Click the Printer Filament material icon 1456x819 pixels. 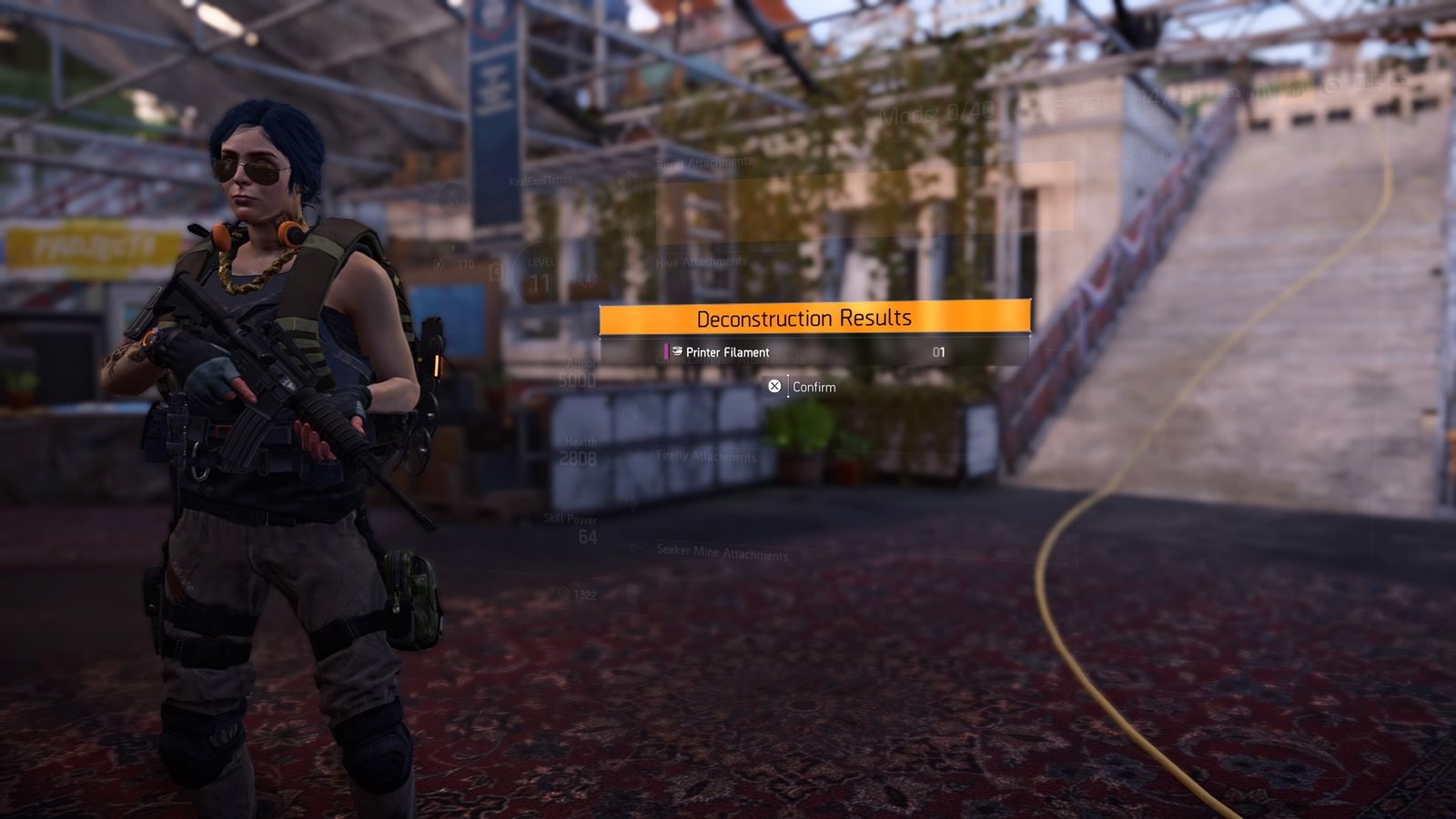click(x=677, y=351)
